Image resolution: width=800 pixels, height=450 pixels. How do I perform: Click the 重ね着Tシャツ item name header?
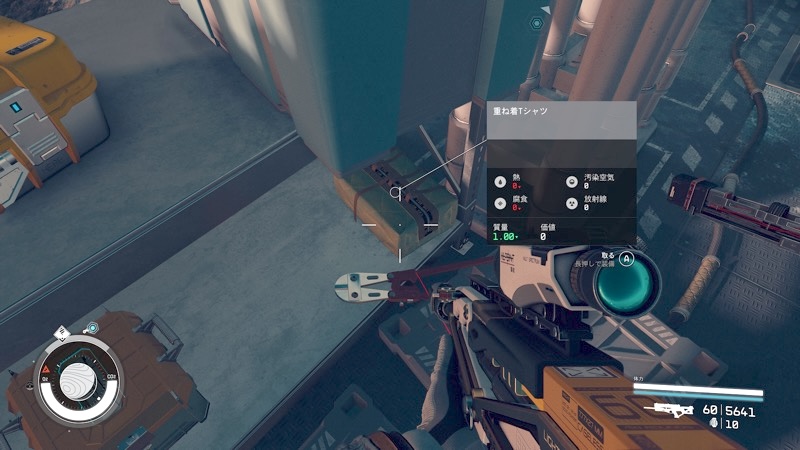click(516, 114)
